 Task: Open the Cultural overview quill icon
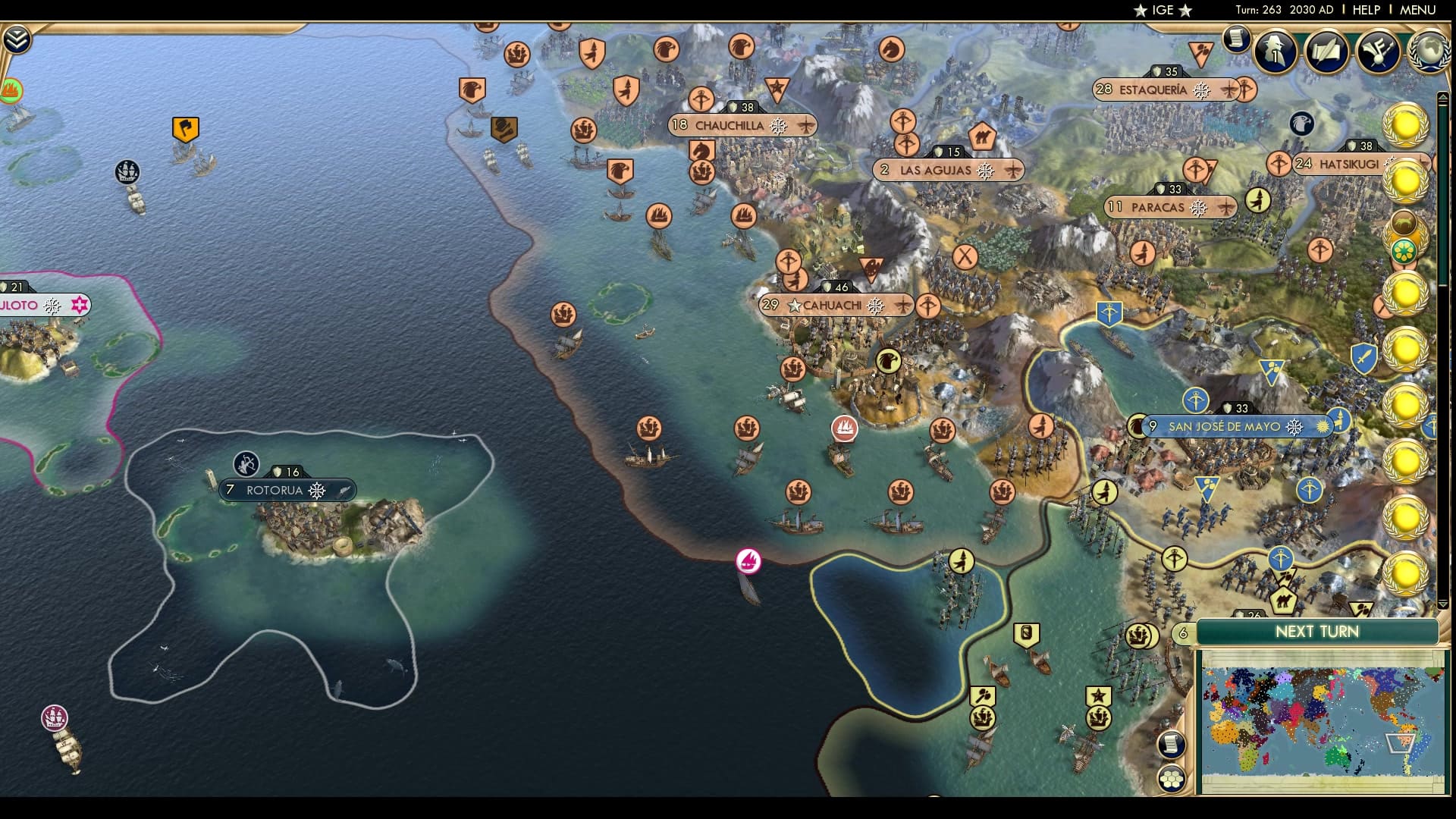point(1327,53)
